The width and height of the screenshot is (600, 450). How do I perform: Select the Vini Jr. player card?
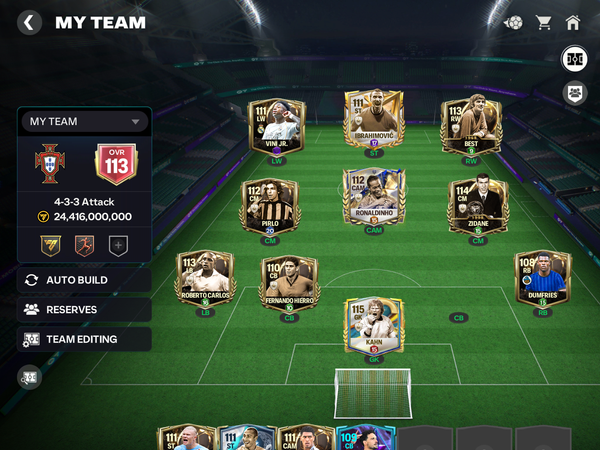(276, 127)
